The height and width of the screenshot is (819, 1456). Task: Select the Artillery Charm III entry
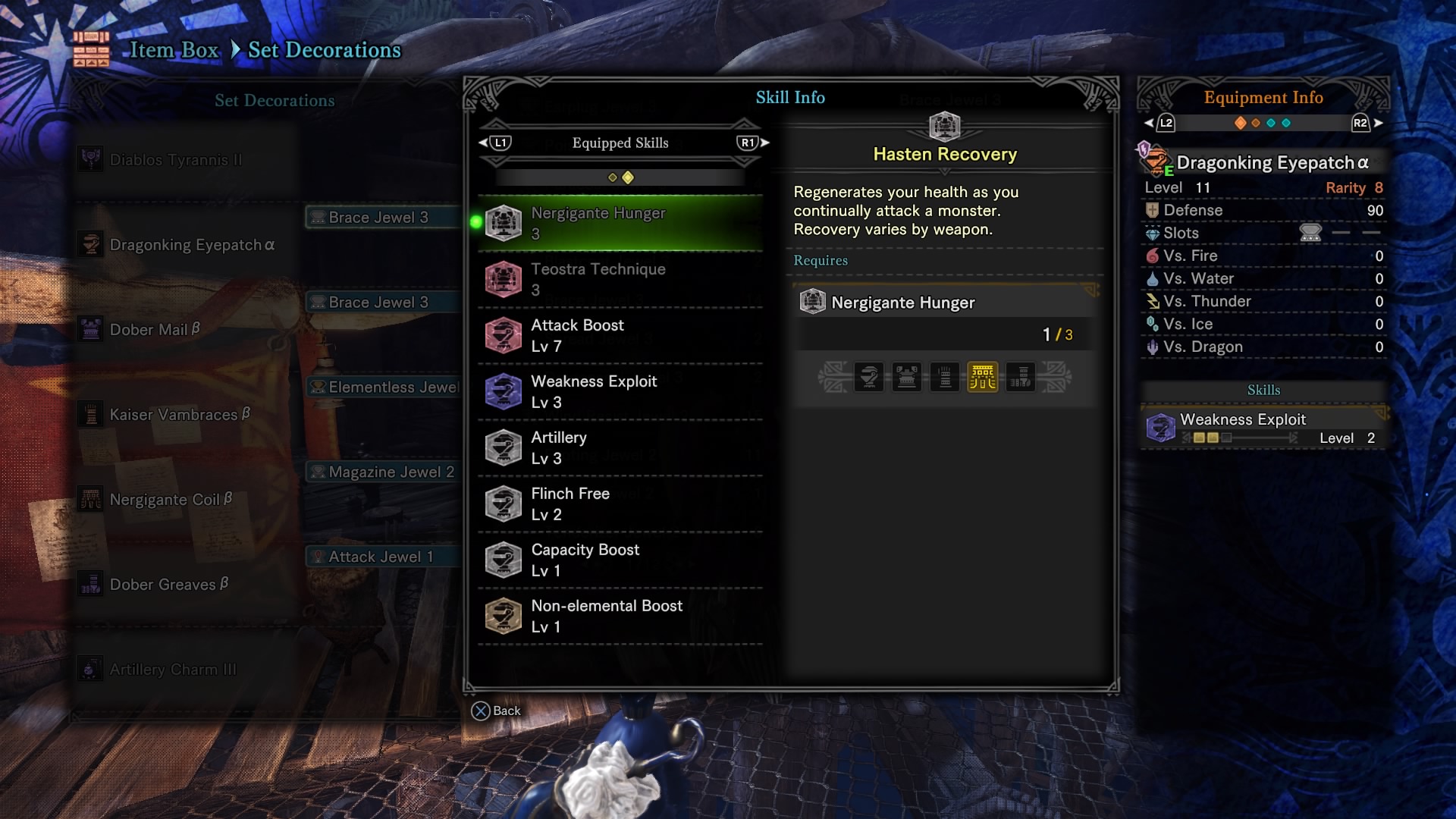[173, 670]
